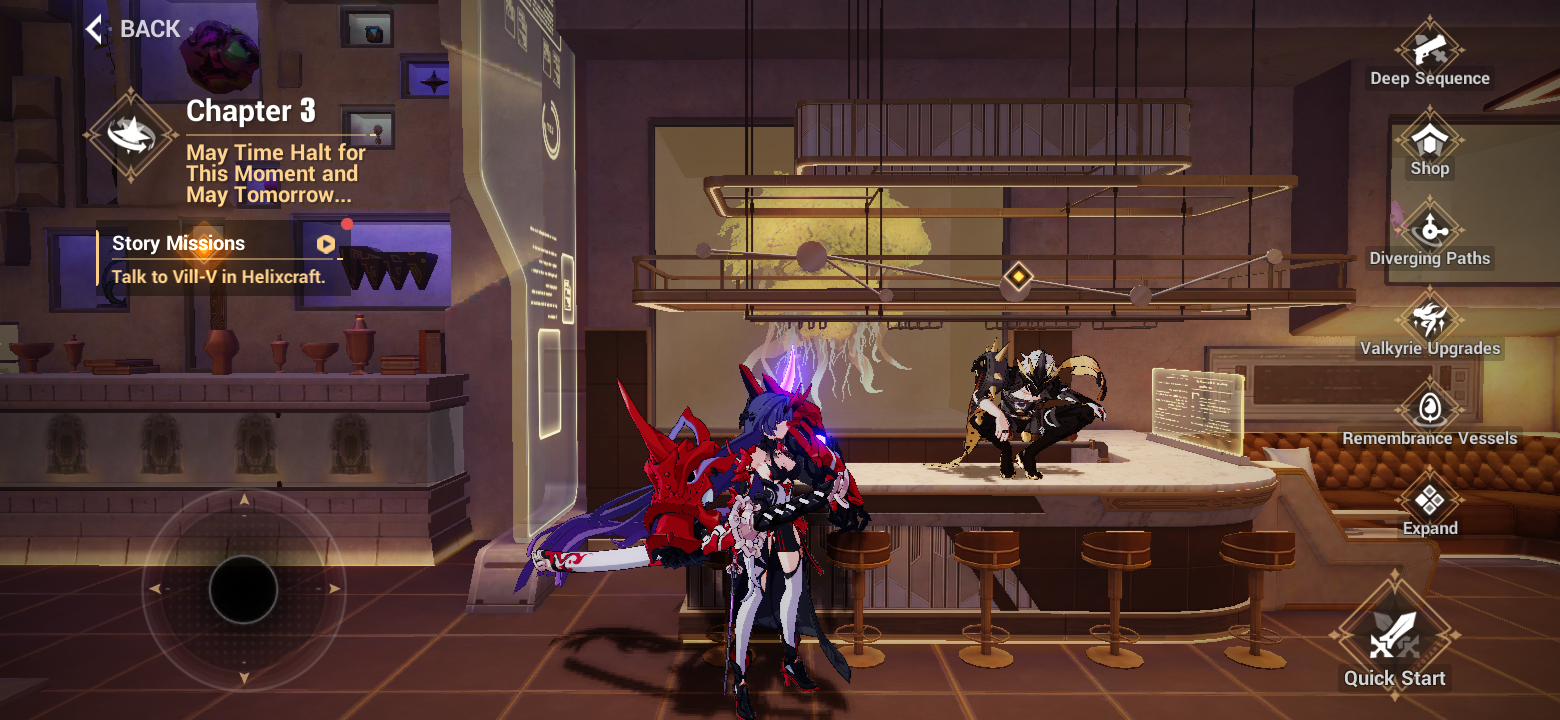Screen dimensions: 1560x720
Task: Open Diverging Paths
Action: (x=1429, y=228)
